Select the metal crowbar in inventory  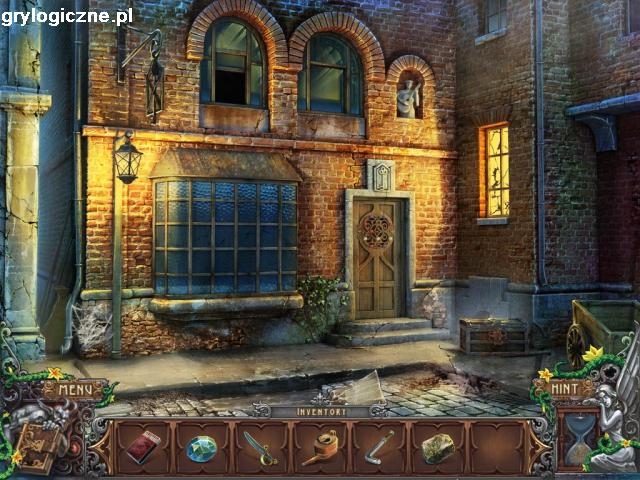coord(379,446)
